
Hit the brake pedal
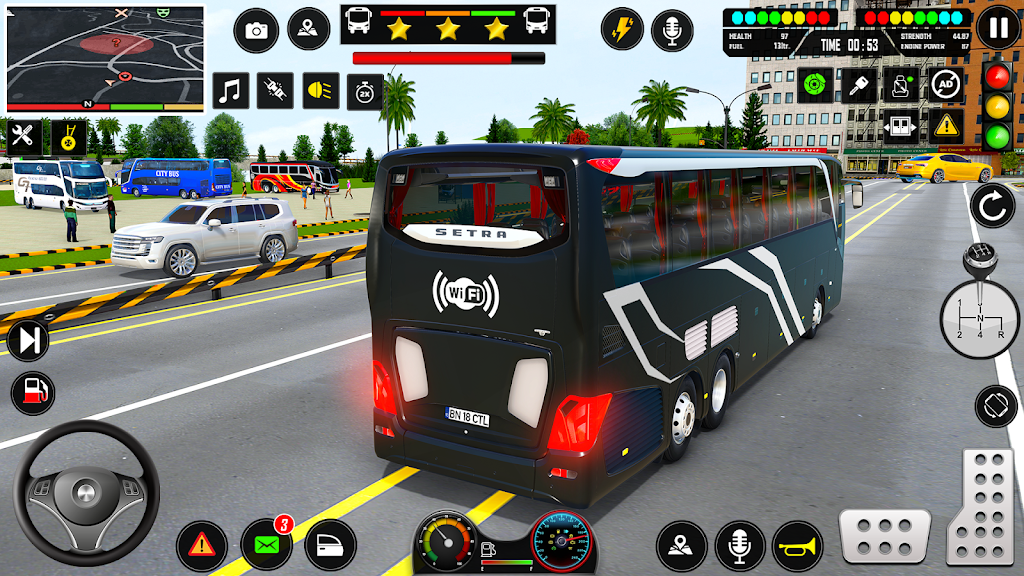[x=884, y=536]
